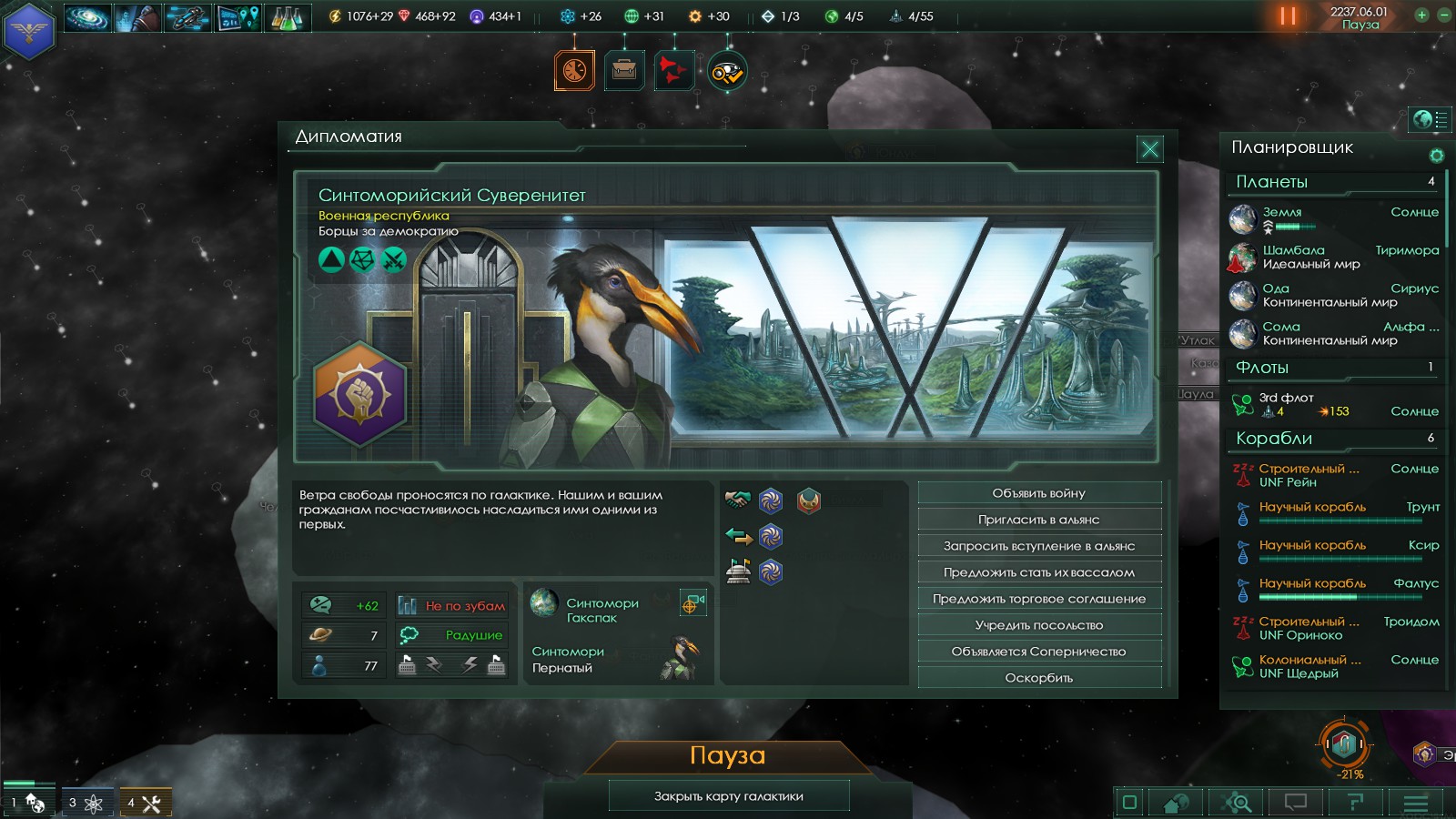
Task: Choose the 'Оскорбить' option
Action: [1039, 678]
